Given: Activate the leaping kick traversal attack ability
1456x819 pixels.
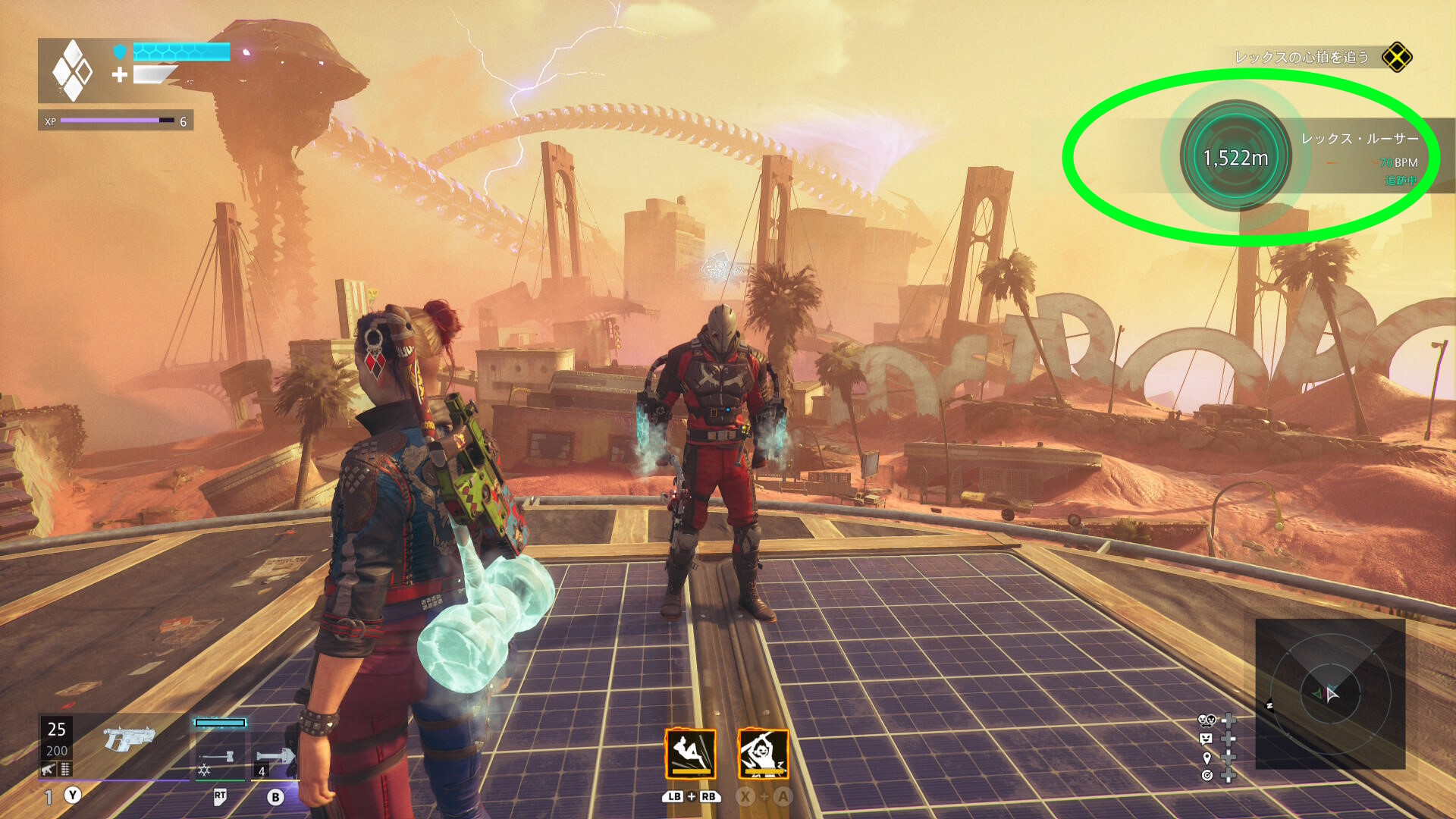Looking at the screenshot, I should (x=690, y=754).
